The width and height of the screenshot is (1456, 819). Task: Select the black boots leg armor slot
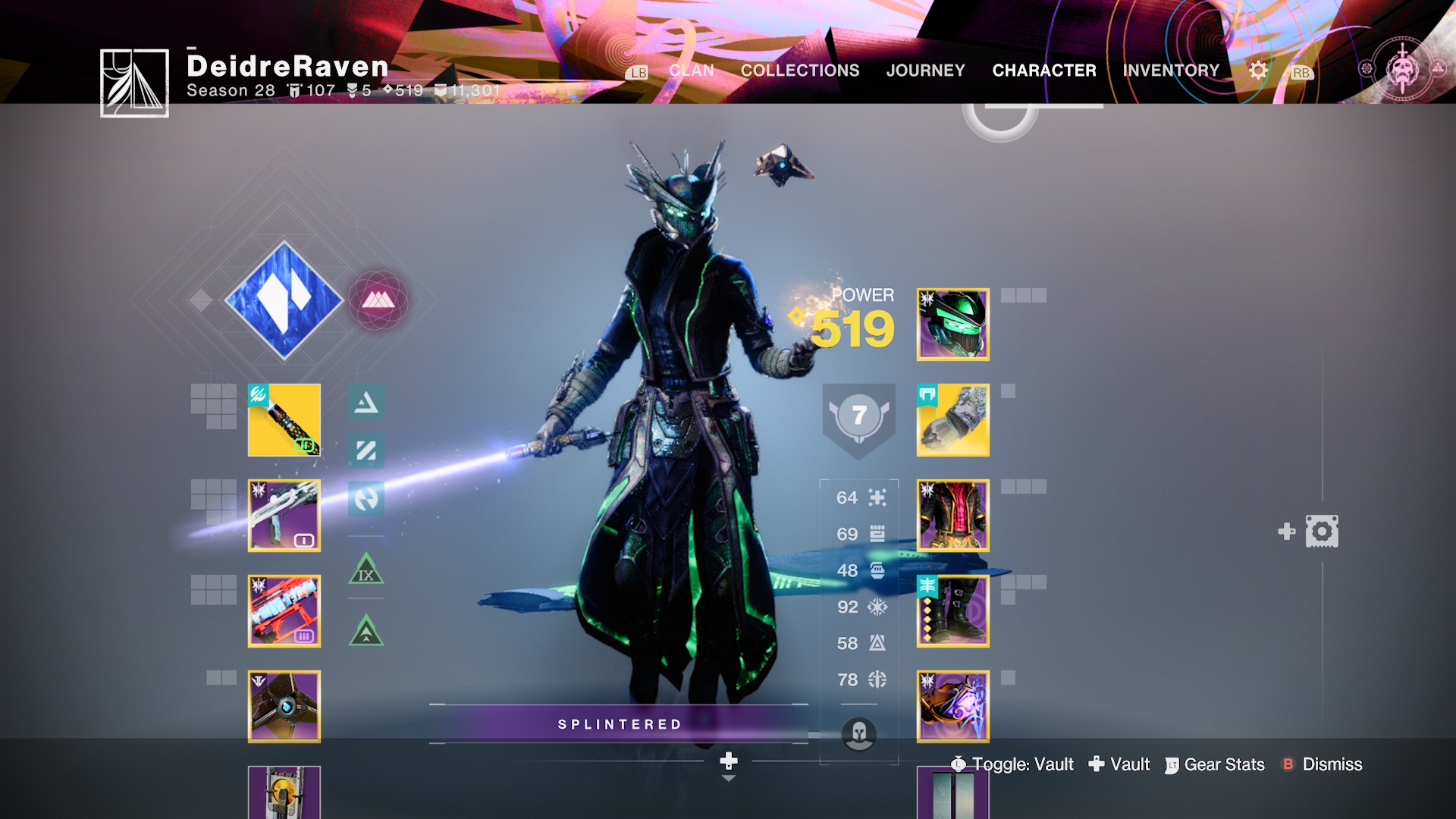pyautogui.click(x=952, y=611)
